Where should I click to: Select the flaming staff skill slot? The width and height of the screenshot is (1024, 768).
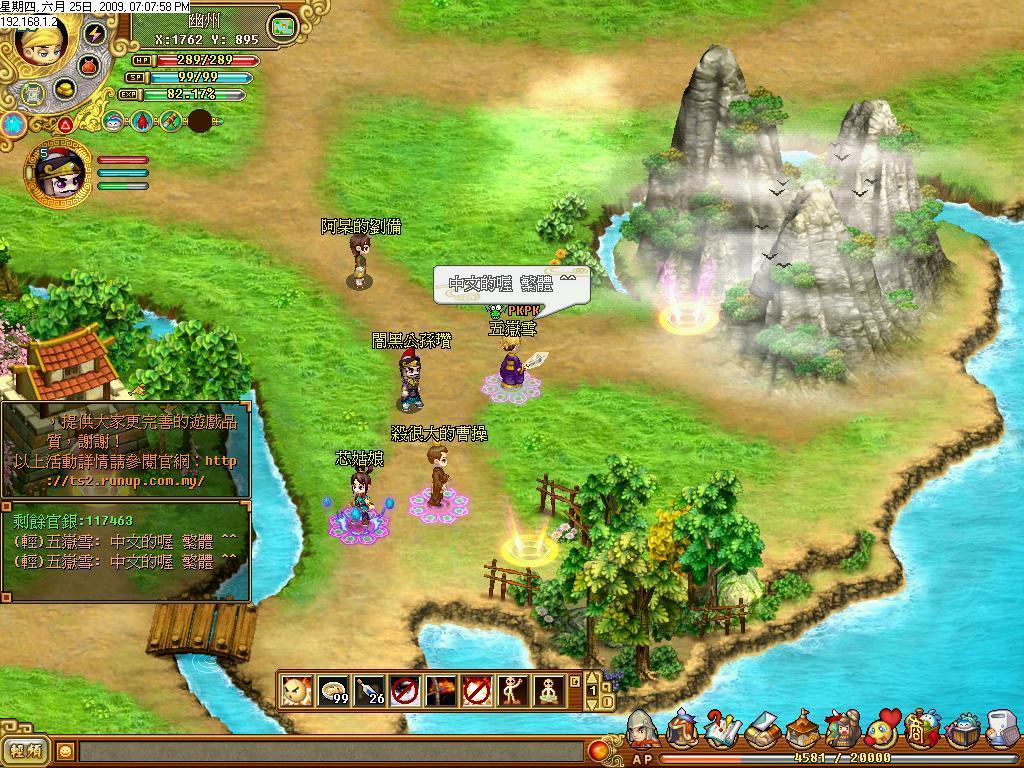pyautogui.click(x=441, y=691)
